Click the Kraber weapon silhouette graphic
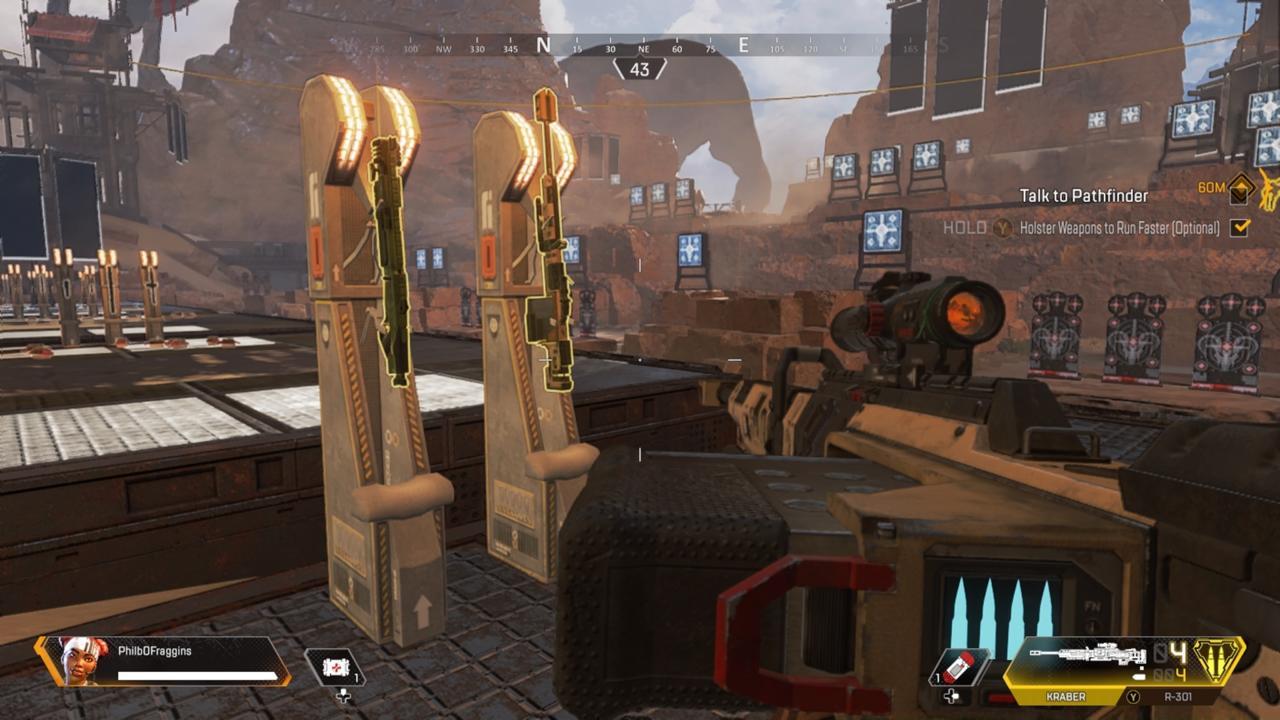 point(1087,653)
